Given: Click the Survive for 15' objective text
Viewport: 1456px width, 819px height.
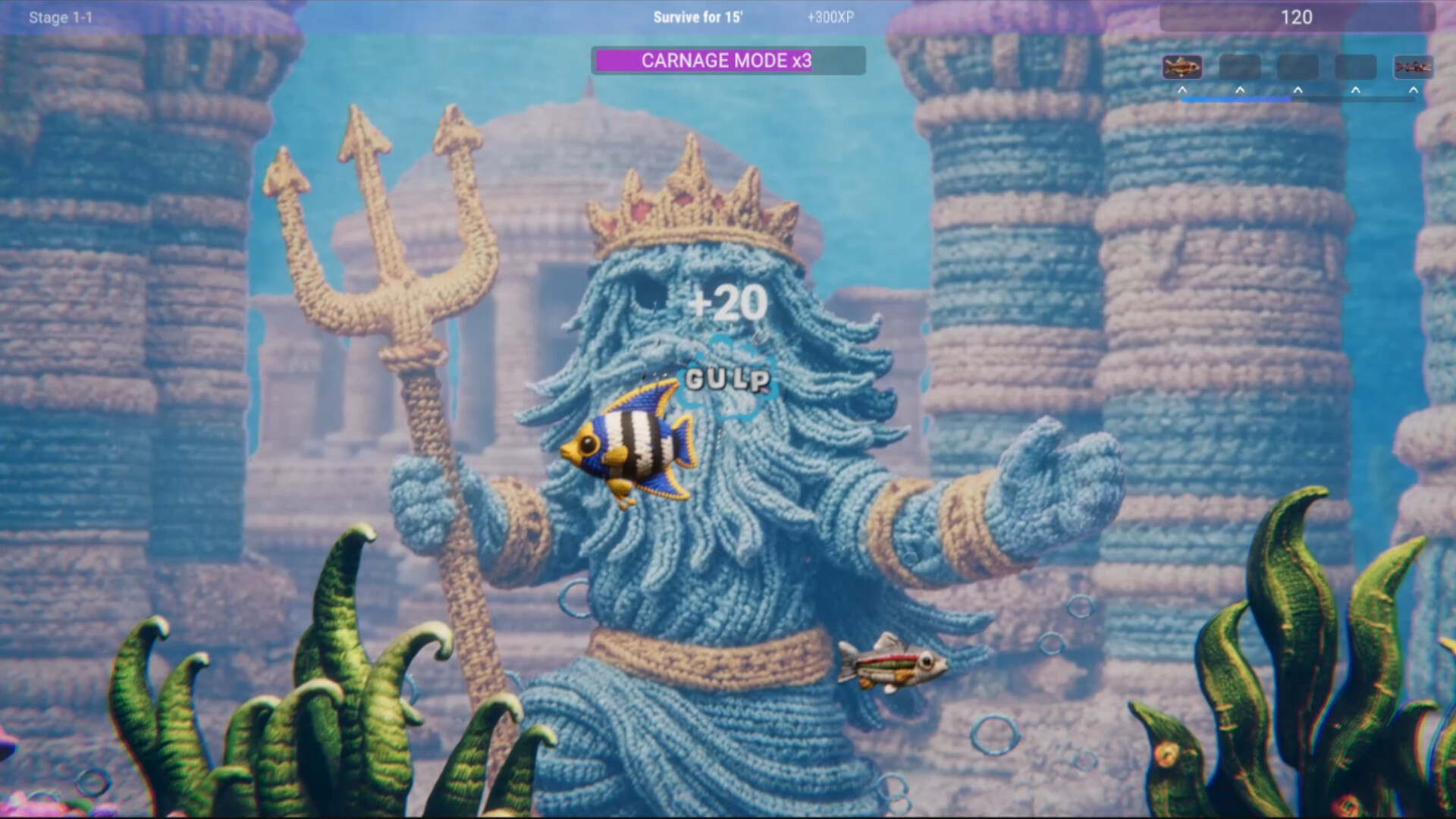Looking at the screenshot, I should click(698, 17).
